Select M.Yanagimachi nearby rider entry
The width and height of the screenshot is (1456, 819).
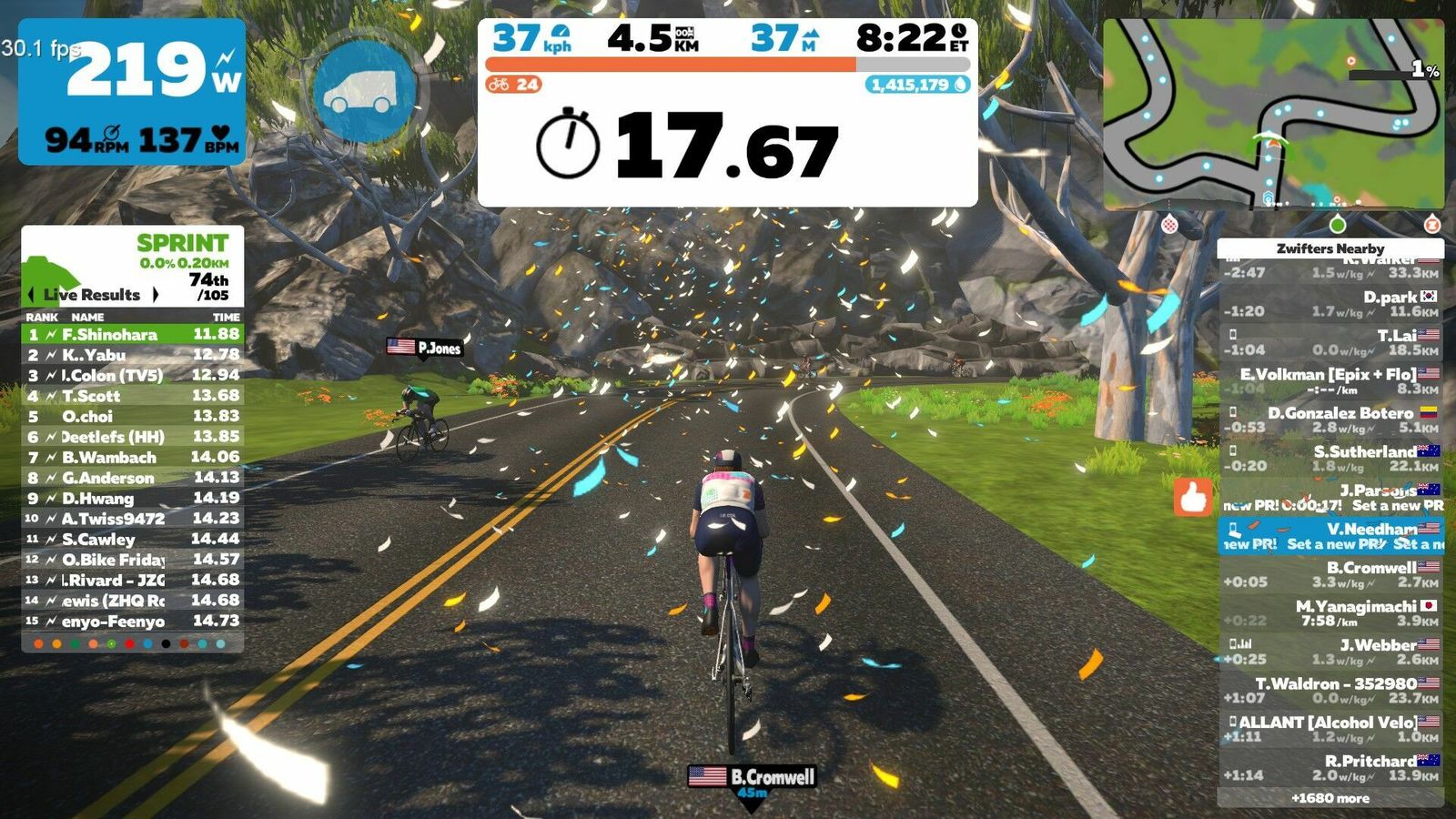pos(1330,612)
